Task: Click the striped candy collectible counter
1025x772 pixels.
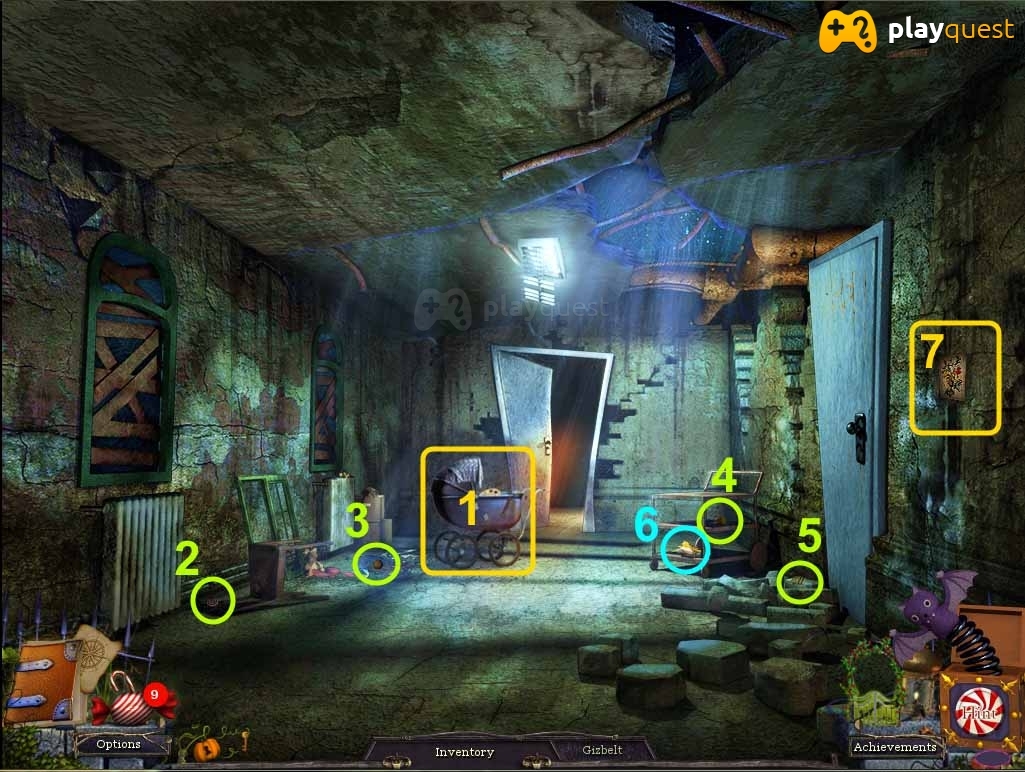Action: [132, 700]
